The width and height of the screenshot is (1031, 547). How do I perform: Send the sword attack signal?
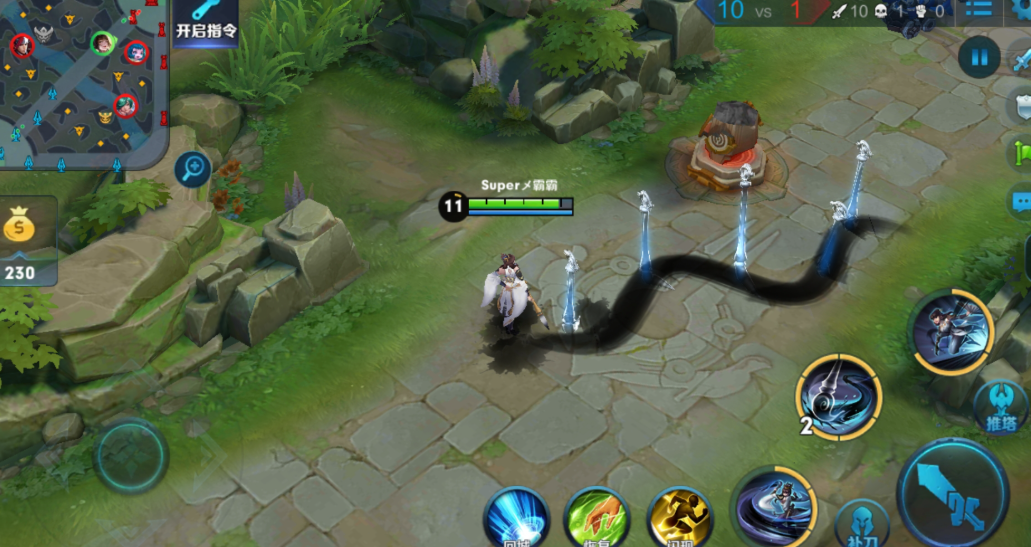coord(1020,60)
